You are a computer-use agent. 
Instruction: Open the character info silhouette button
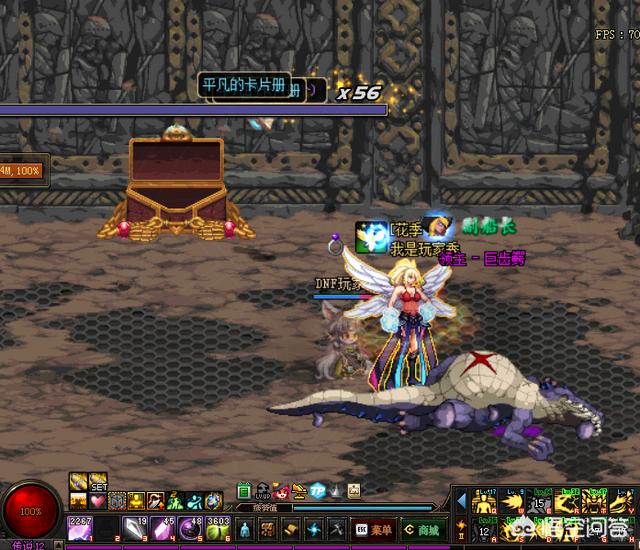tap(246, 529)
